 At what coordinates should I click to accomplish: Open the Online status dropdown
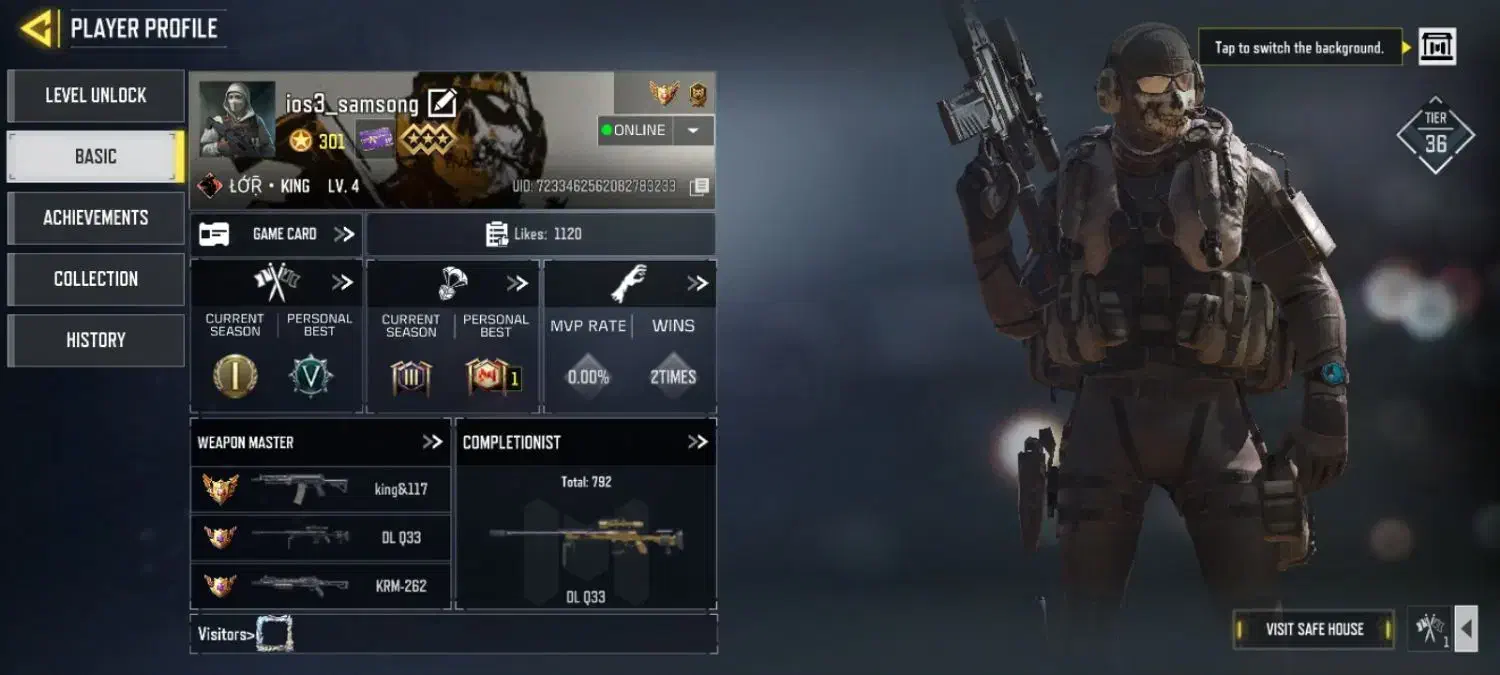[693, 131]
